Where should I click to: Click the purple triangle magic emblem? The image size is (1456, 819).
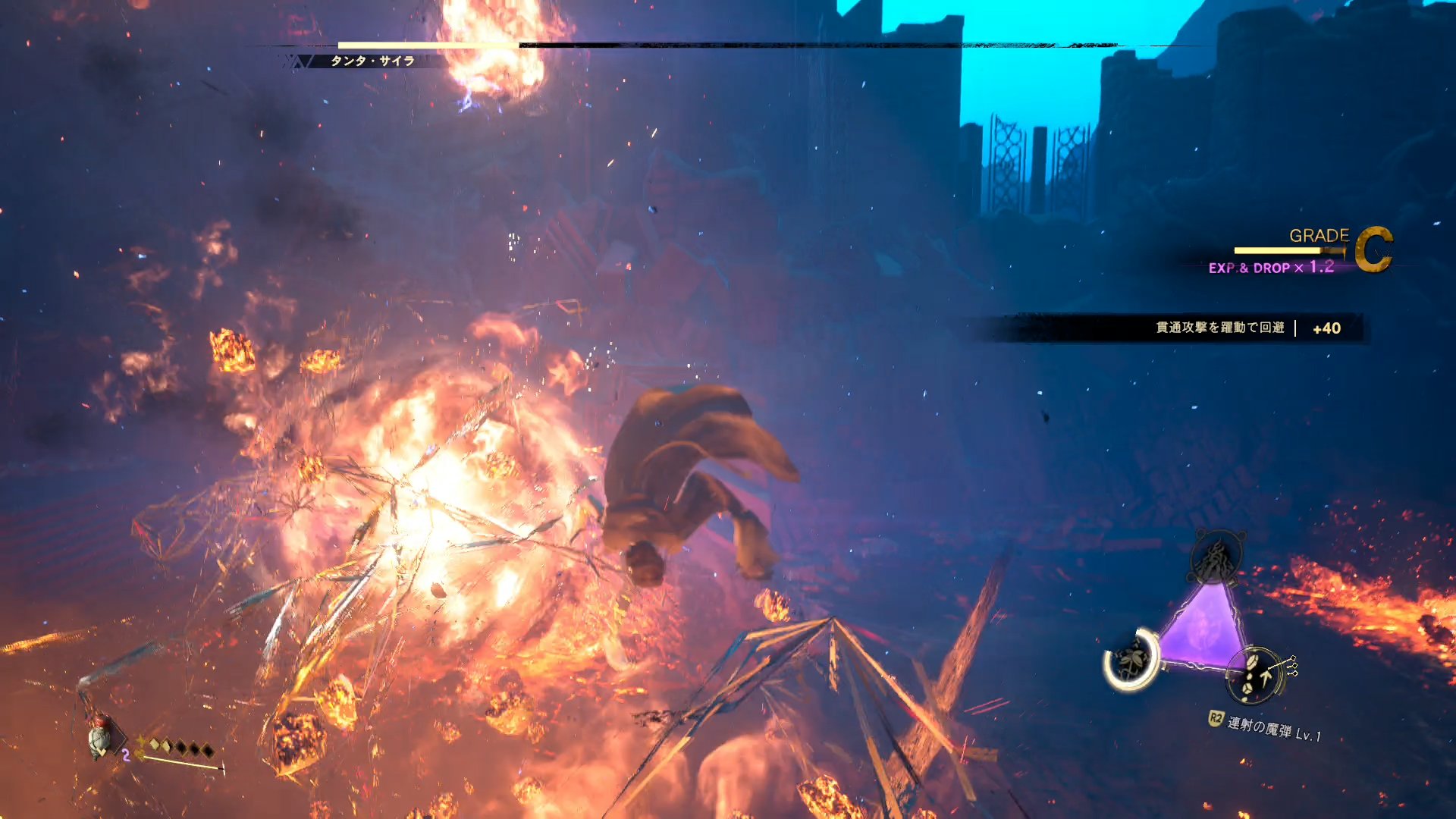click(1204, 629)
